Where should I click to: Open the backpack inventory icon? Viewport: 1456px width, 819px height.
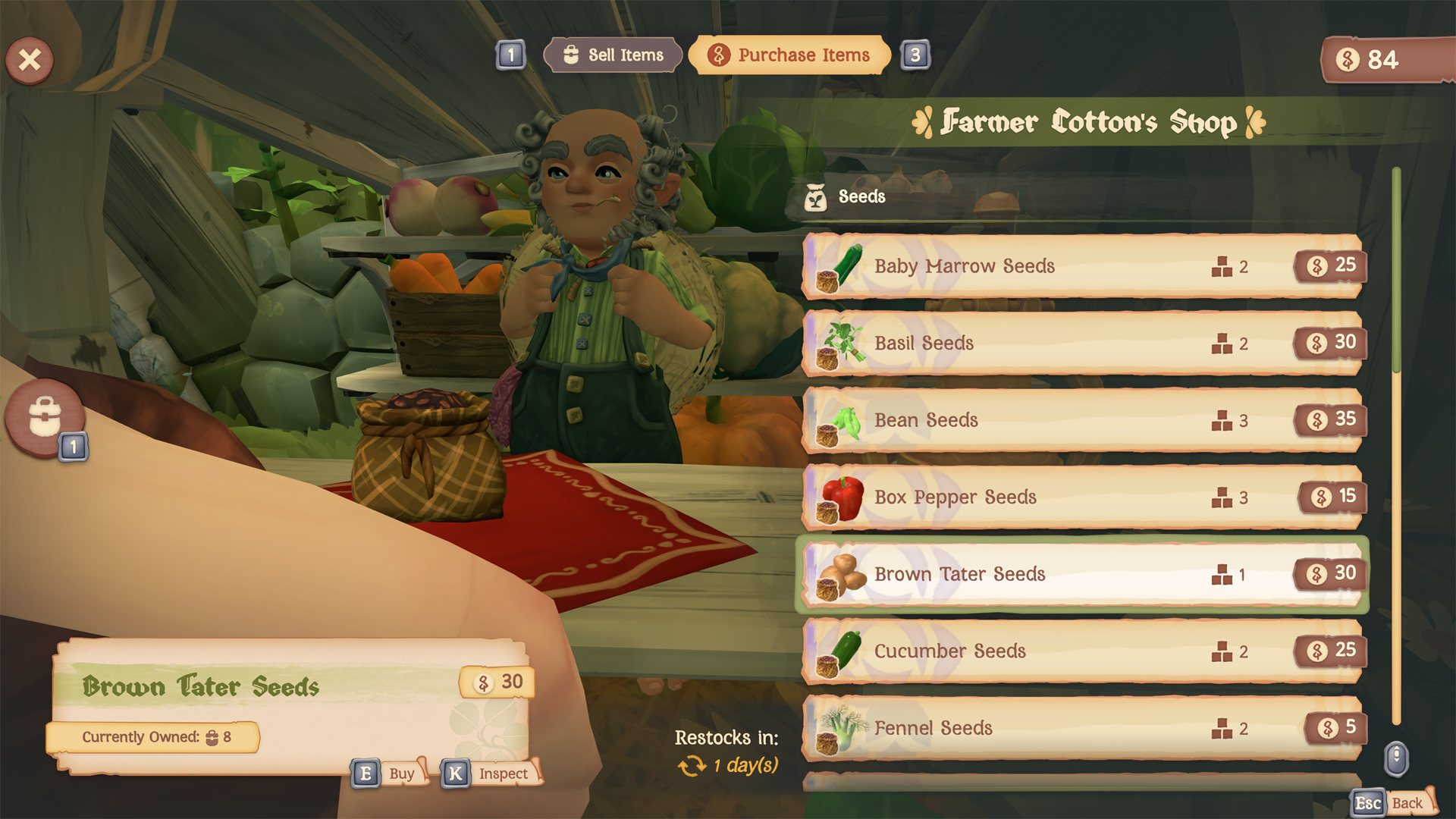[45, 417]
